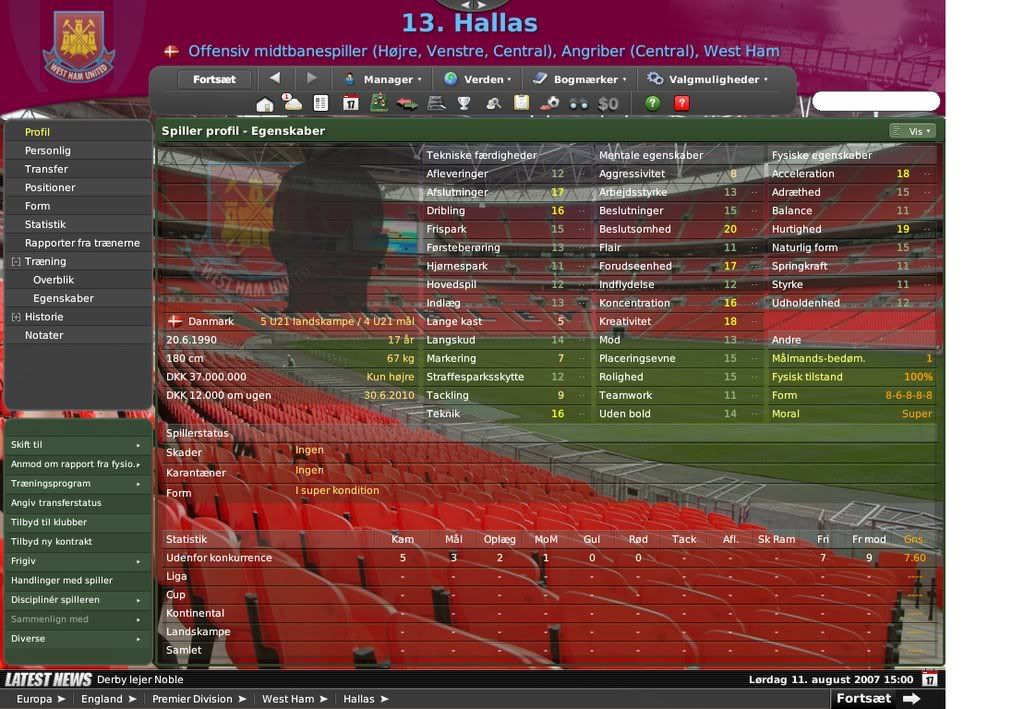Open the calendar icon in the toolbar
This screenshot has width=1024, height=709.
click(x=350, y=103)
